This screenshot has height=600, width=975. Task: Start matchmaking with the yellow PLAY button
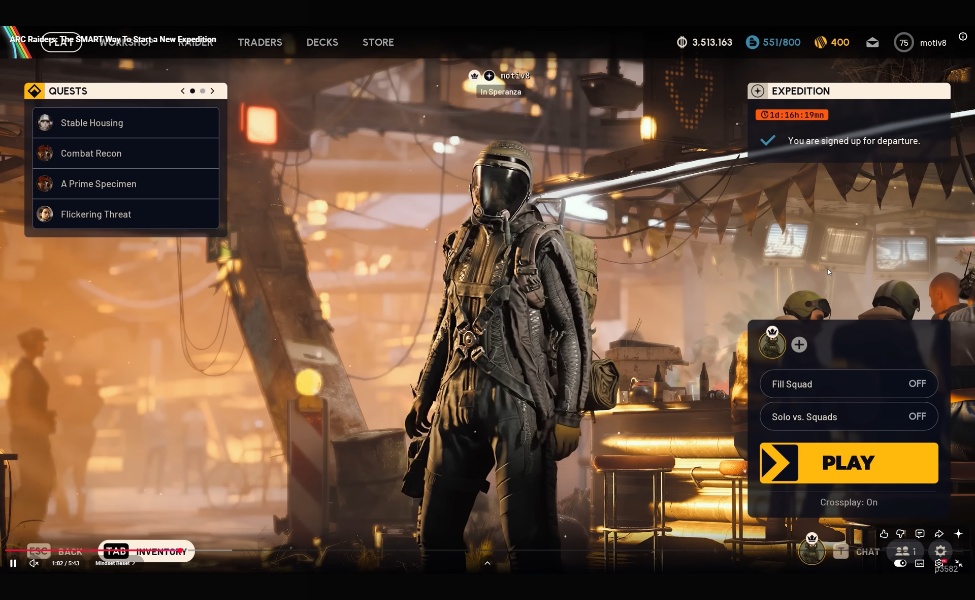pos(848,463)
